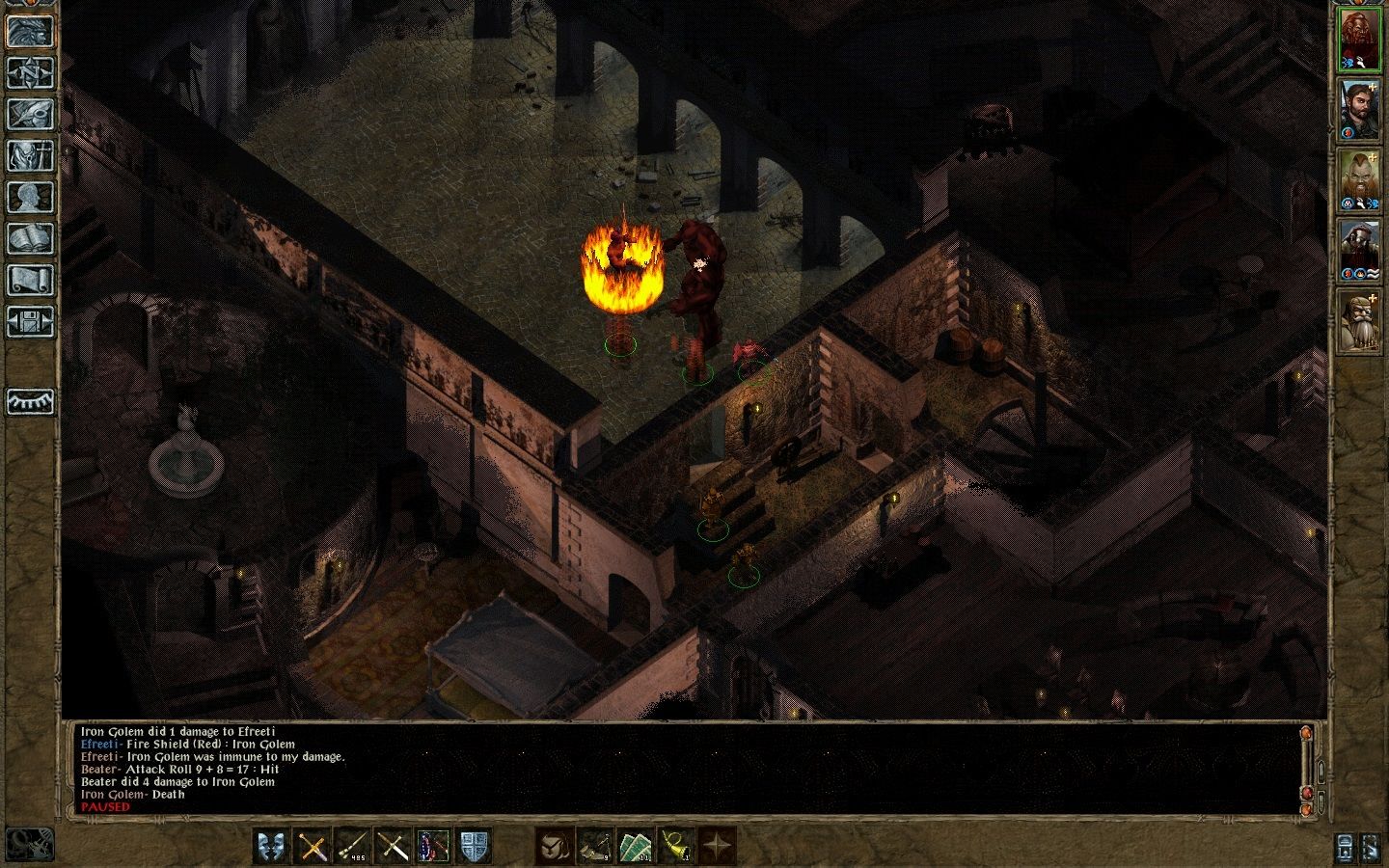The width and height of the screenshot is (1389, 868).
Task: Select the red-bearded dwarf portrait
Action: coord(1360,39)
